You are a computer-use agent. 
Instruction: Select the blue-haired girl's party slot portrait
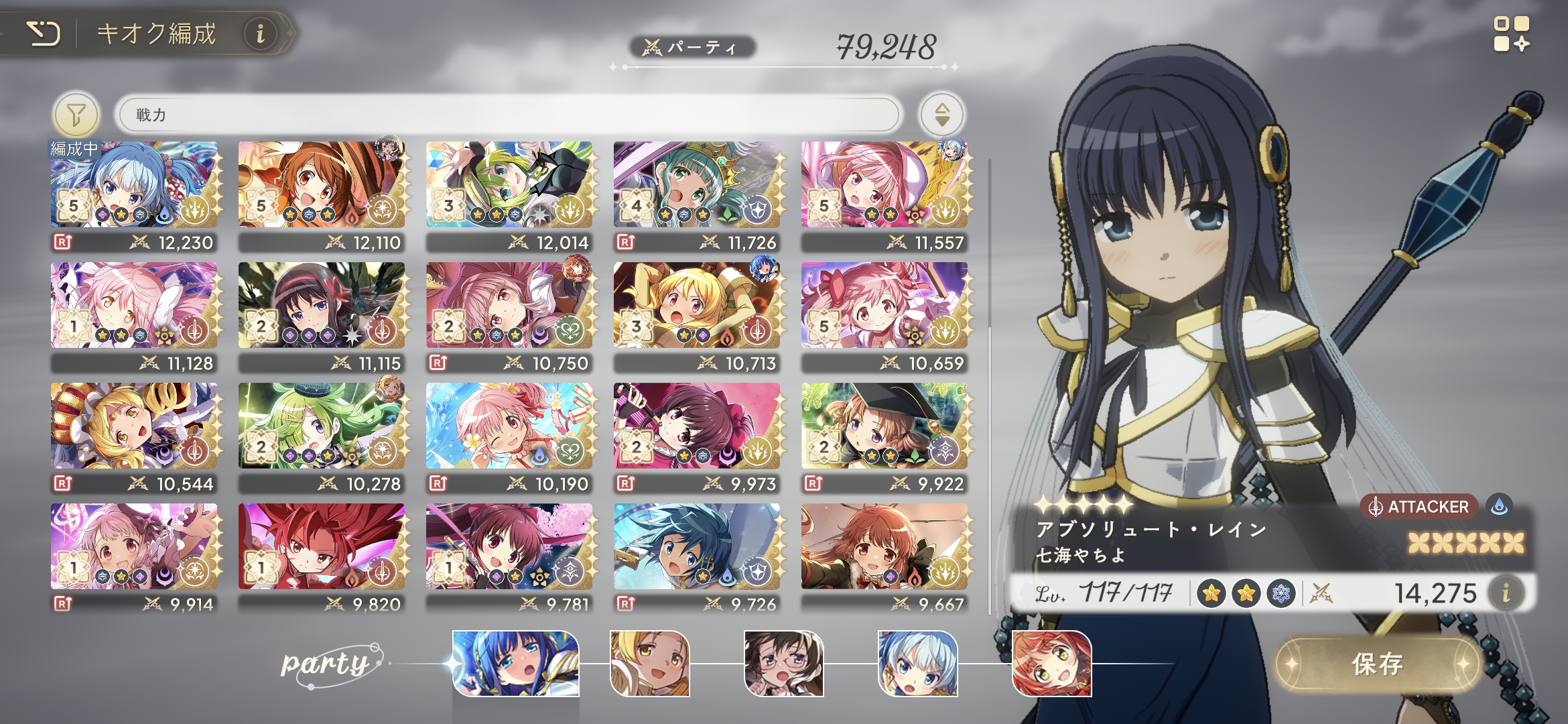click(515, 664)
